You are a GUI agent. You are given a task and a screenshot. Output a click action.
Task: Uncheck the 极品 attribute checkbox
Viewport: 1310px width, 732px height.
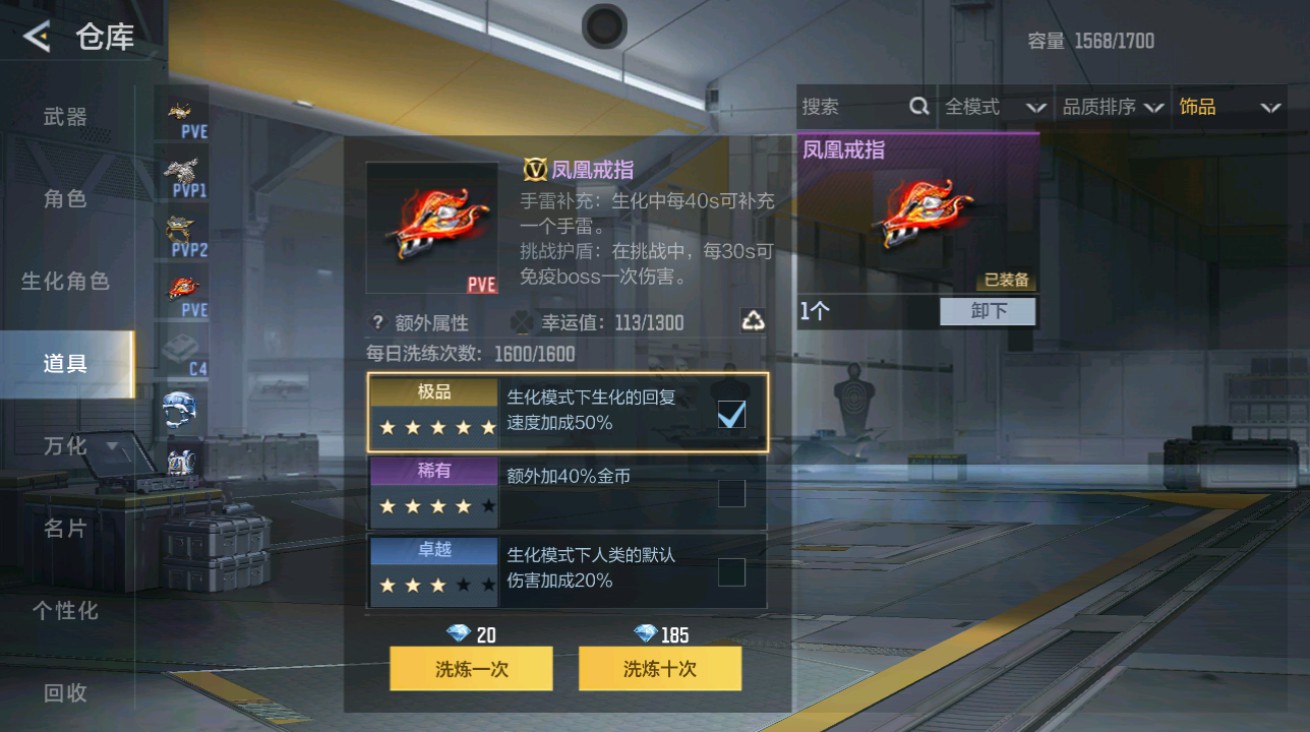731,412
